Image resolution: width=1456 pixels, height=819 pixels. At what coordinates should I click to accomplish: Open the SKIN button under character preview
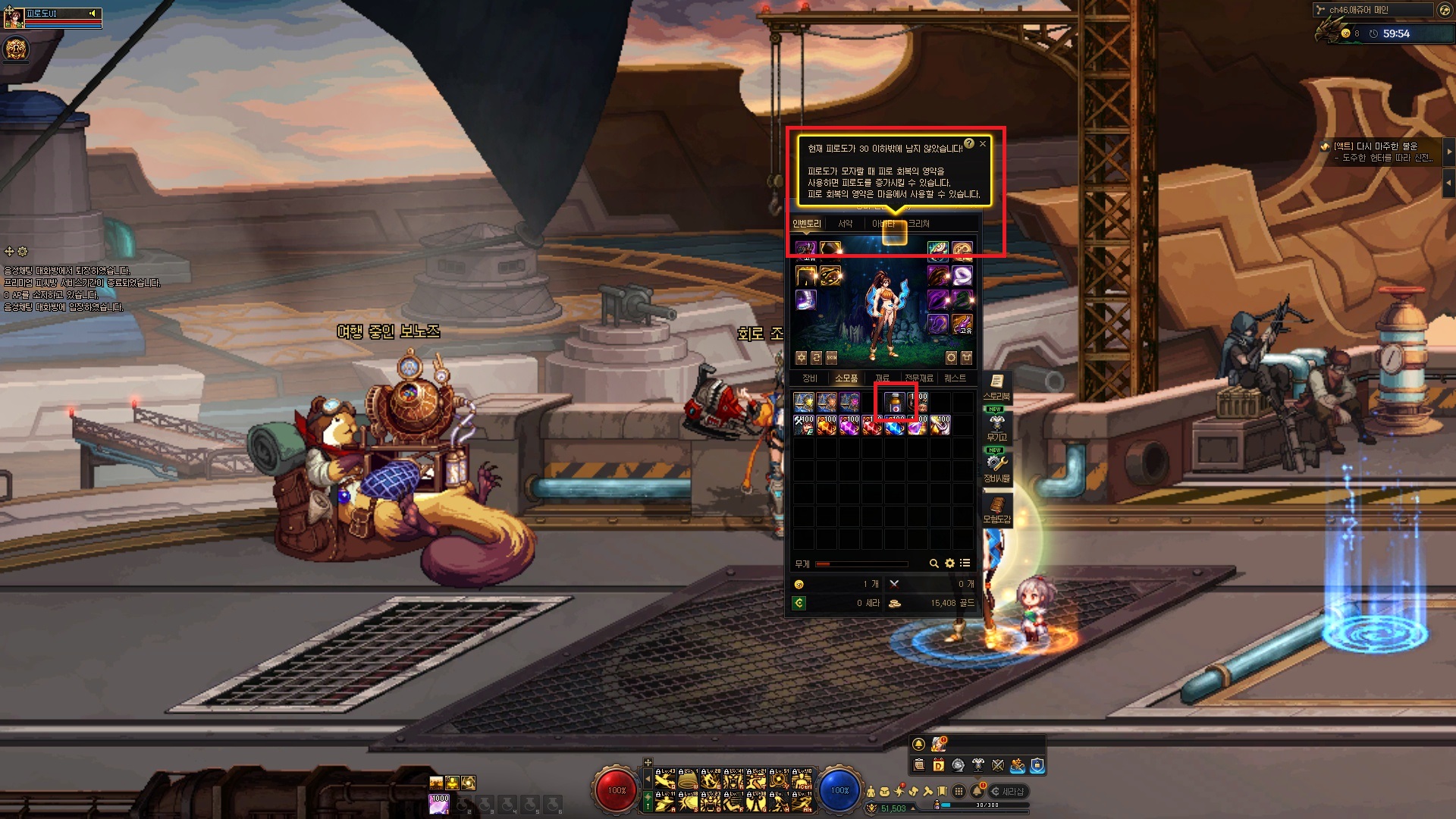(x=831, y=357)
